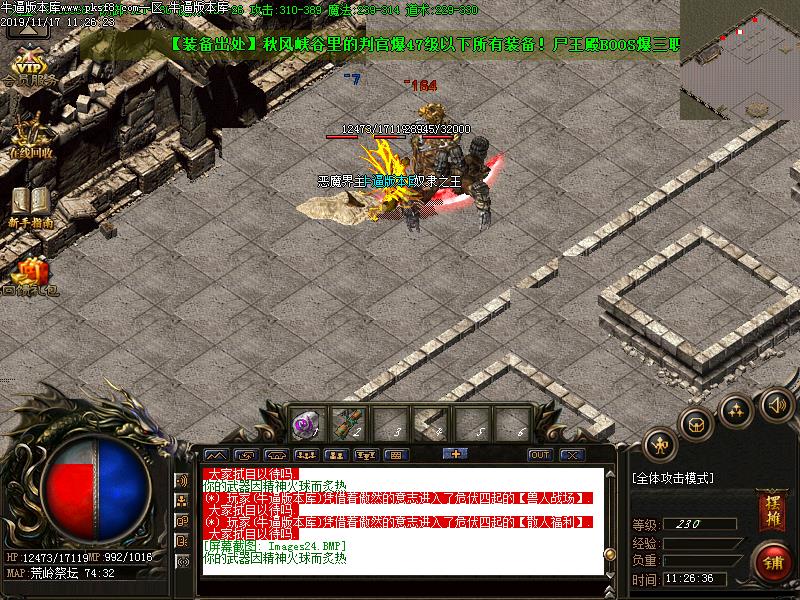Open the VIP 会员服务 menu
Screen dimensions: 800x600
[x=30, y=62]
